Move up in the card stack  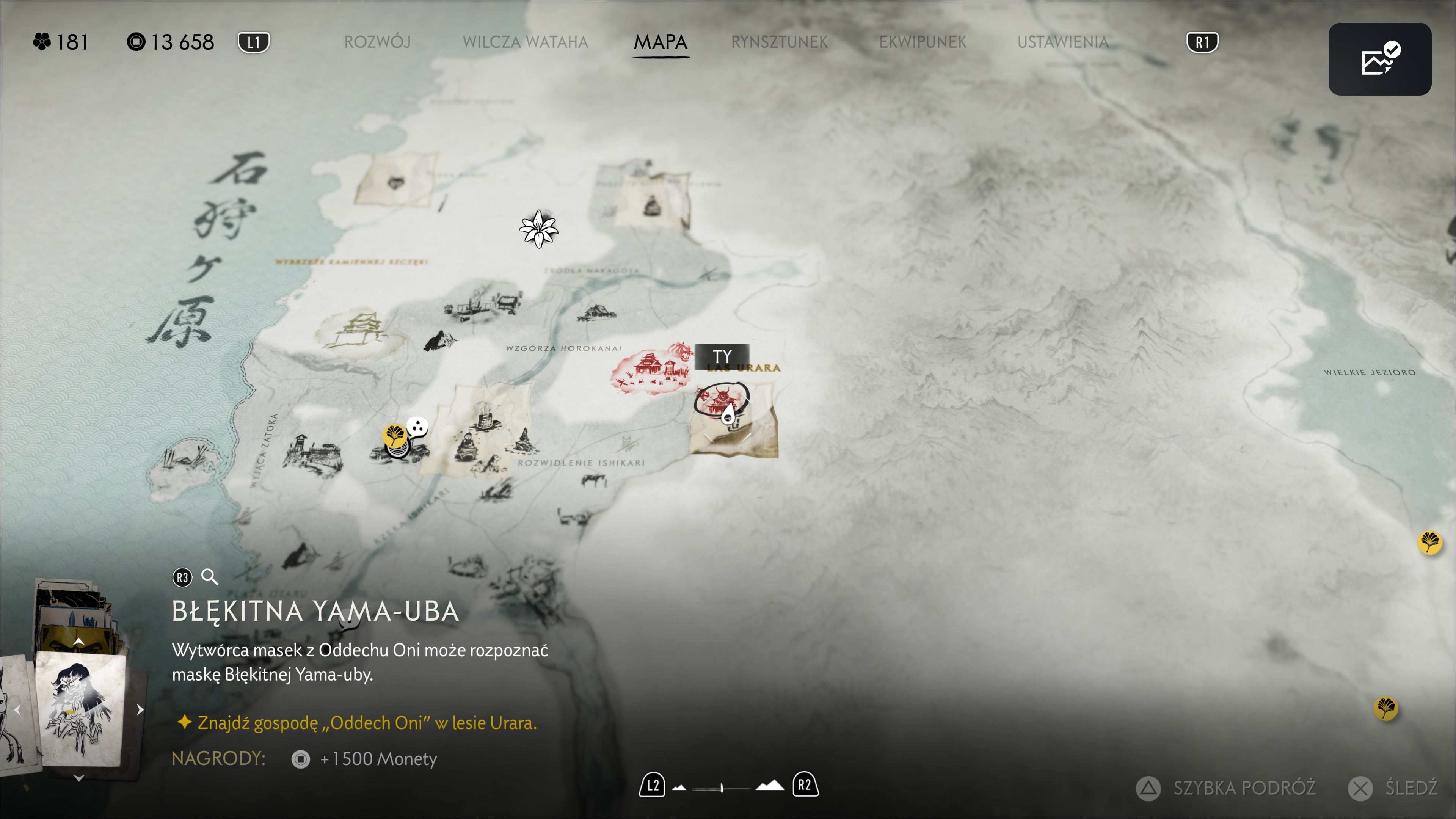[79, 641]
